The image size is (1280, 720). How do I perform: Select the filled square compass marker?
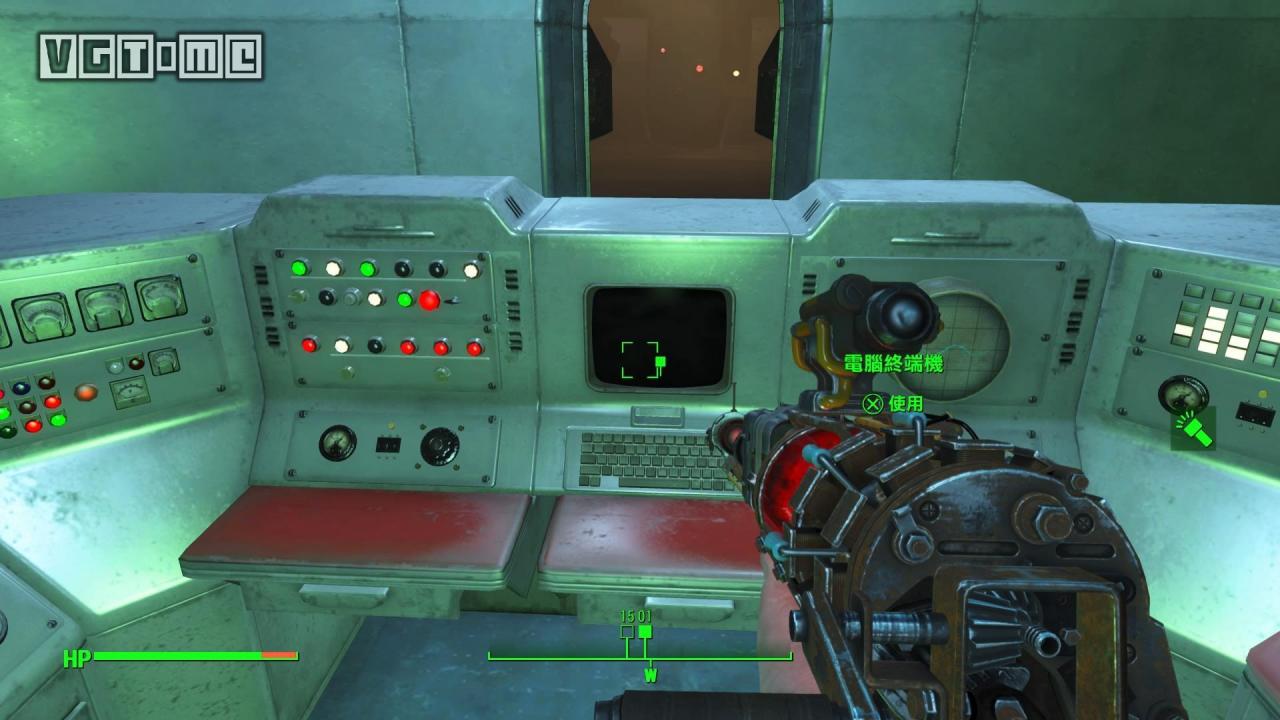pyautogui.click(x=645, y=632)
